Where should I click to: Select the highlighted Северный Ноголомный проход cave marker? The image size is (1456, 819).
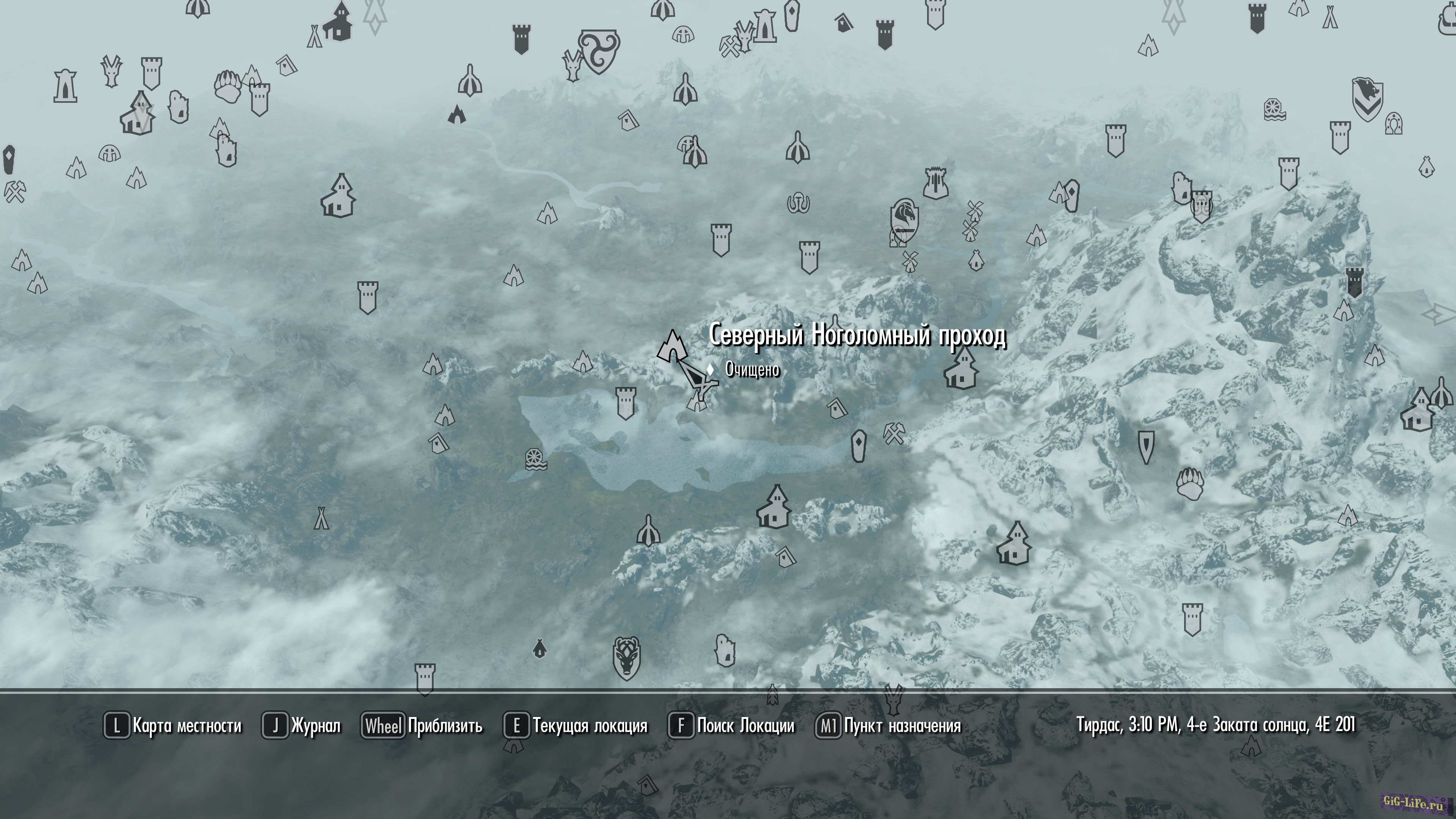pyautogui.click(x=672, y=346)
